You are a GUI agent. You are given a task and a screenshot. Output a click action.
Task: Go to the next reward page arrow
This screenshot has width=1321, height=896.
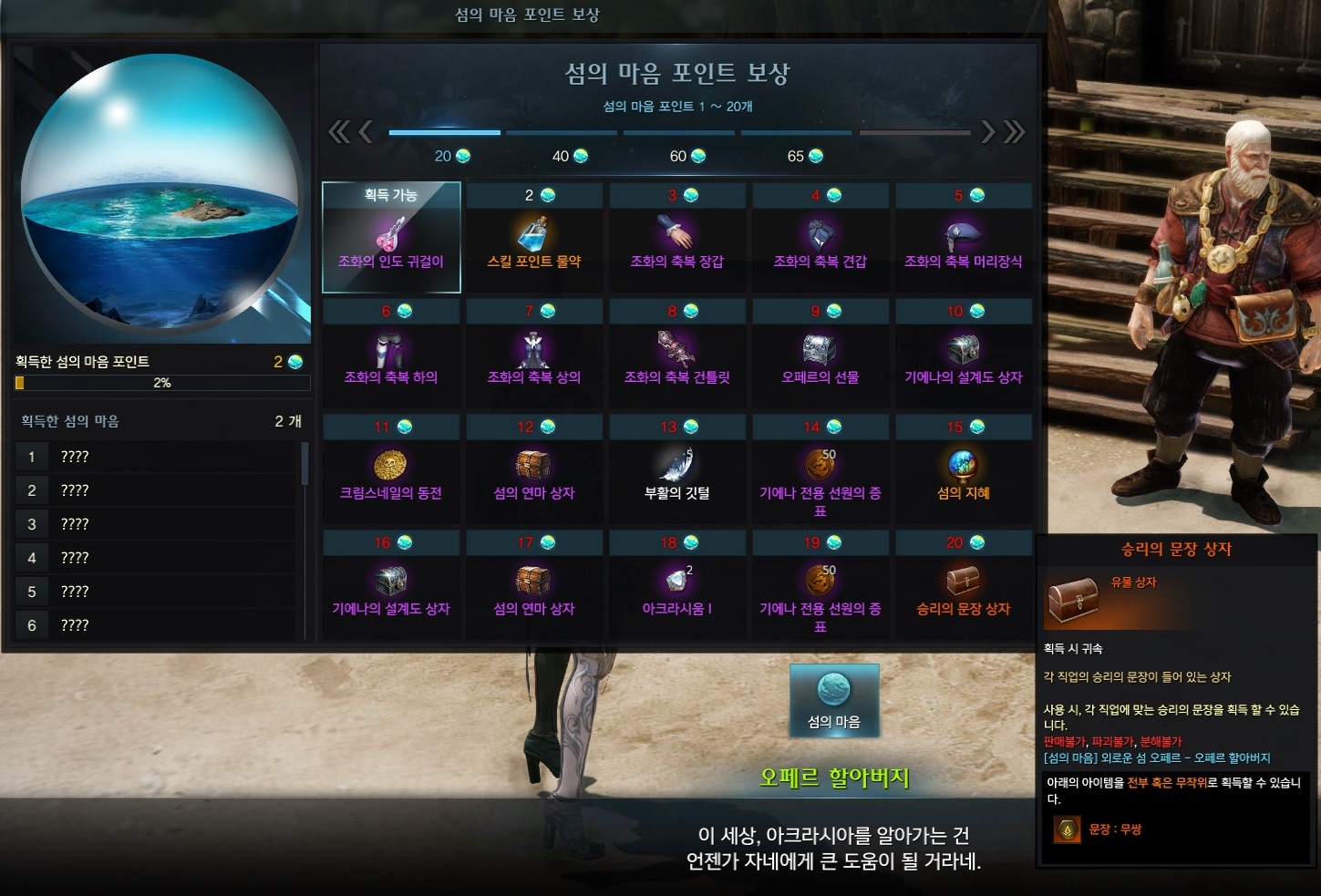988,132
